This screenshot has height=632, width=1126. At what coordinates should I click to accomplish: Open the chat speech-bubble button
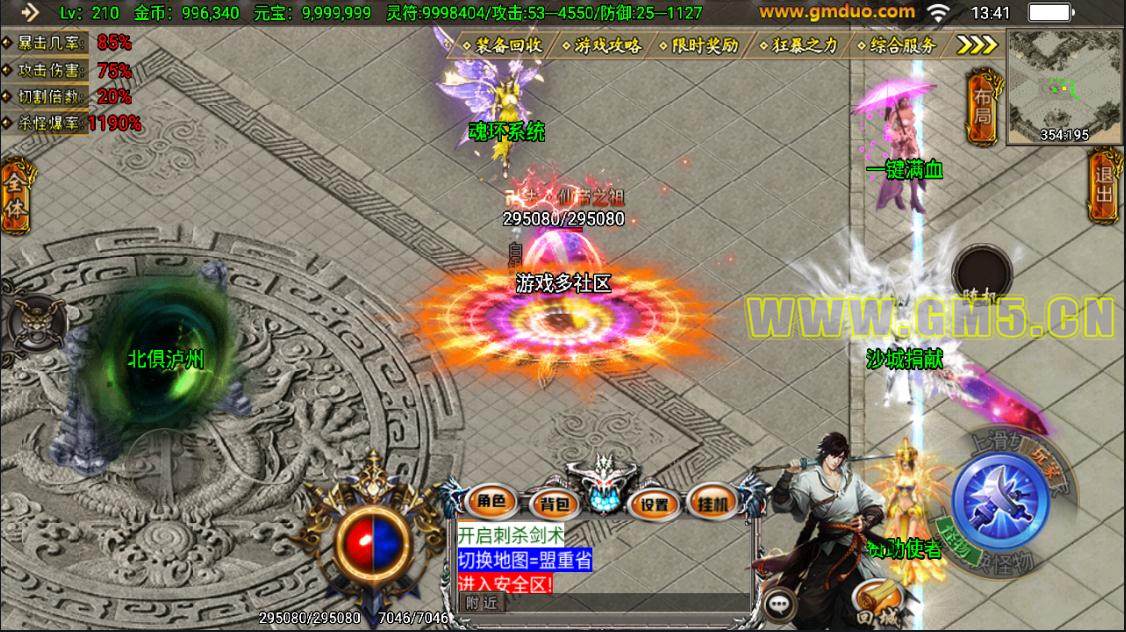(x=778, y=604)
